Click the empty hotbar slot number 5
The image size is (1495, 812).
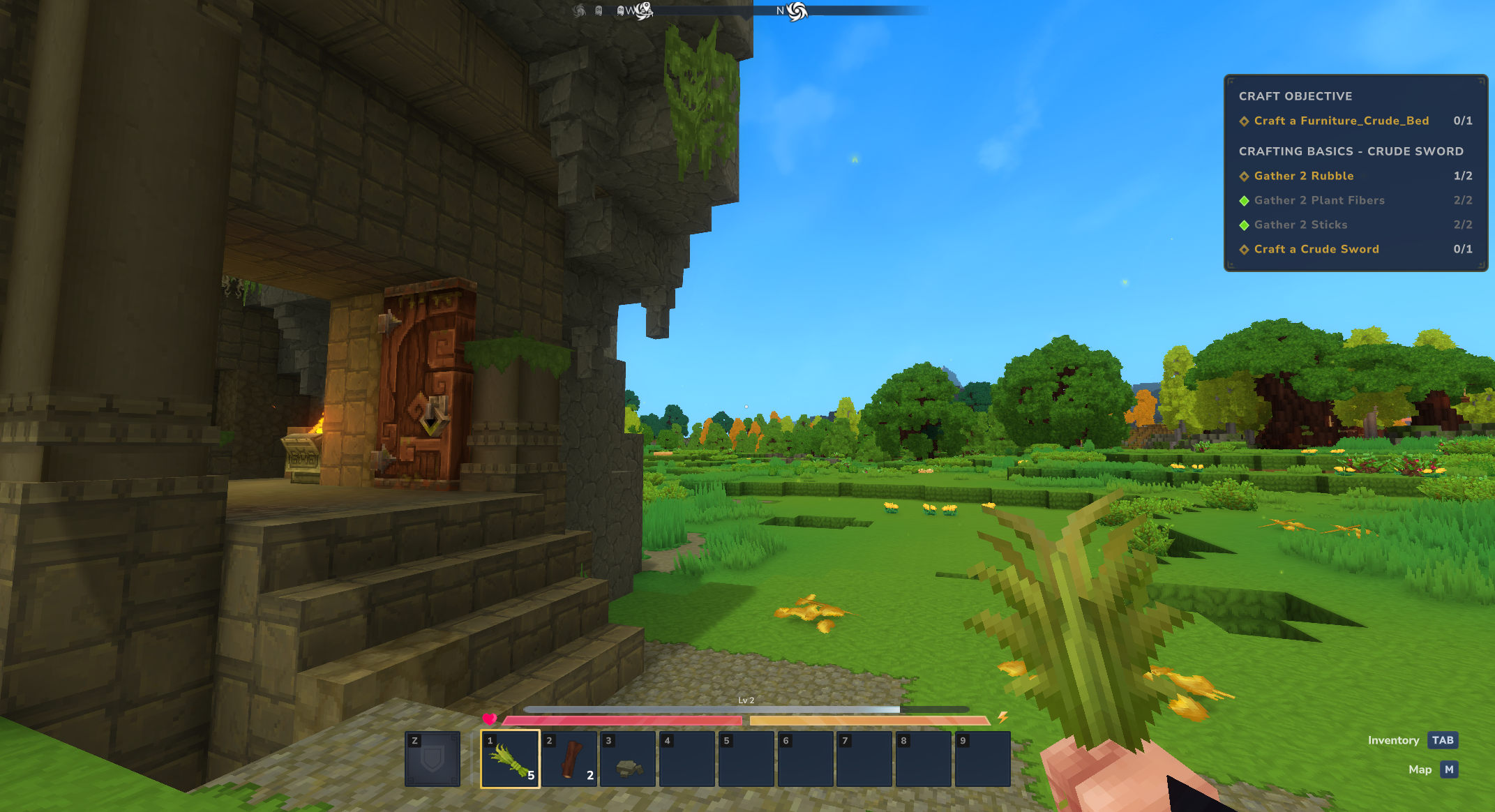[x=746, y=758]
